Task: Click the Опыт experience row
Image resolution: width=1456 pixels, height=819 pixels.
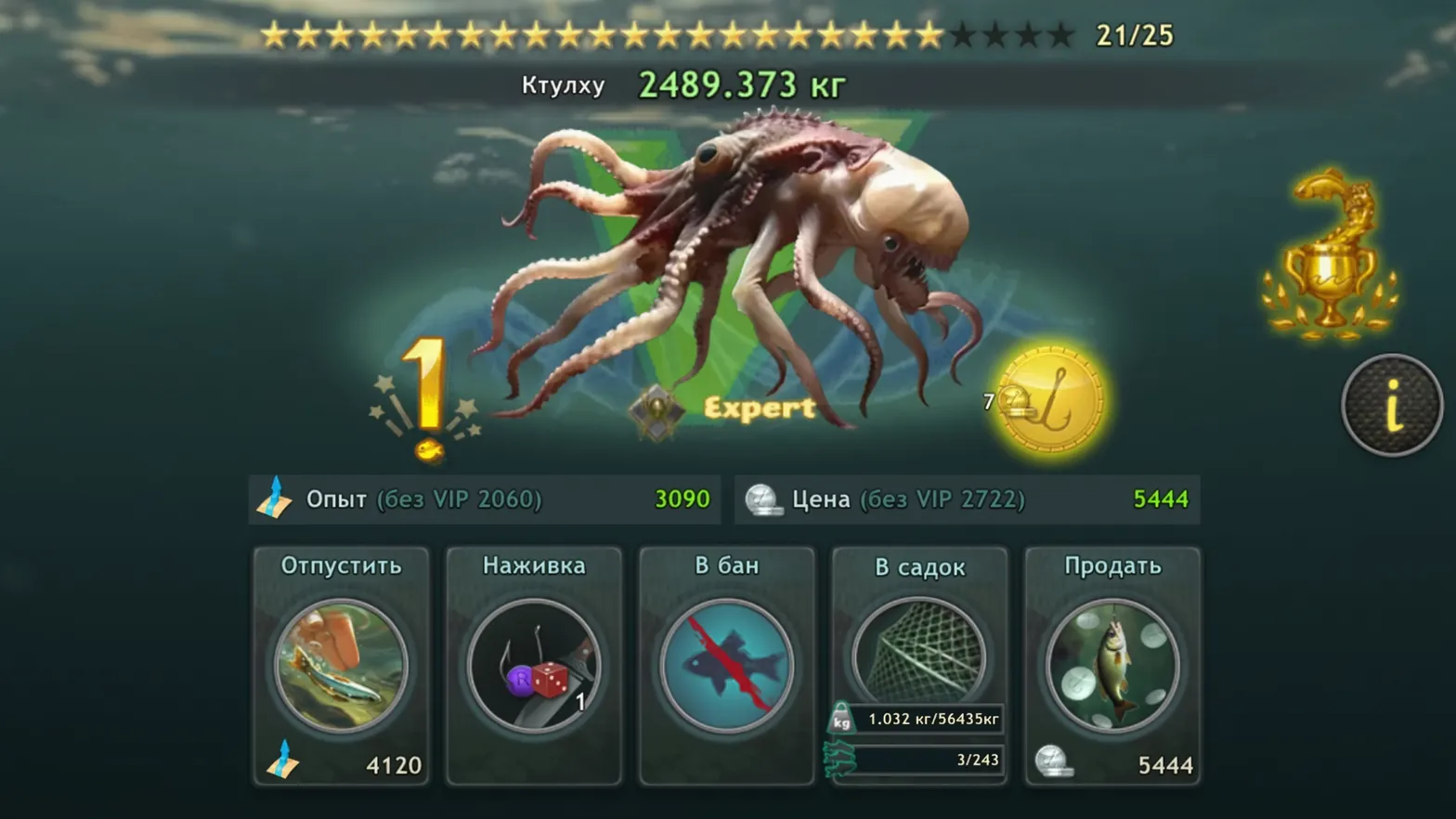Action: 483,500
